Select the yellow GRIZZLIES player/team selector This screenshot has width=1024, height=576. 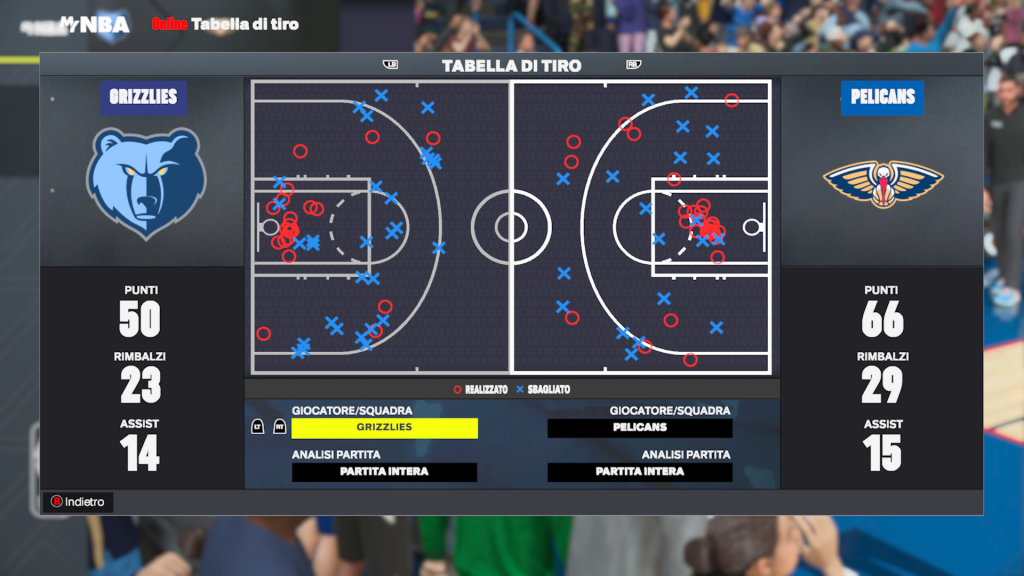click(x=384, y=428)
